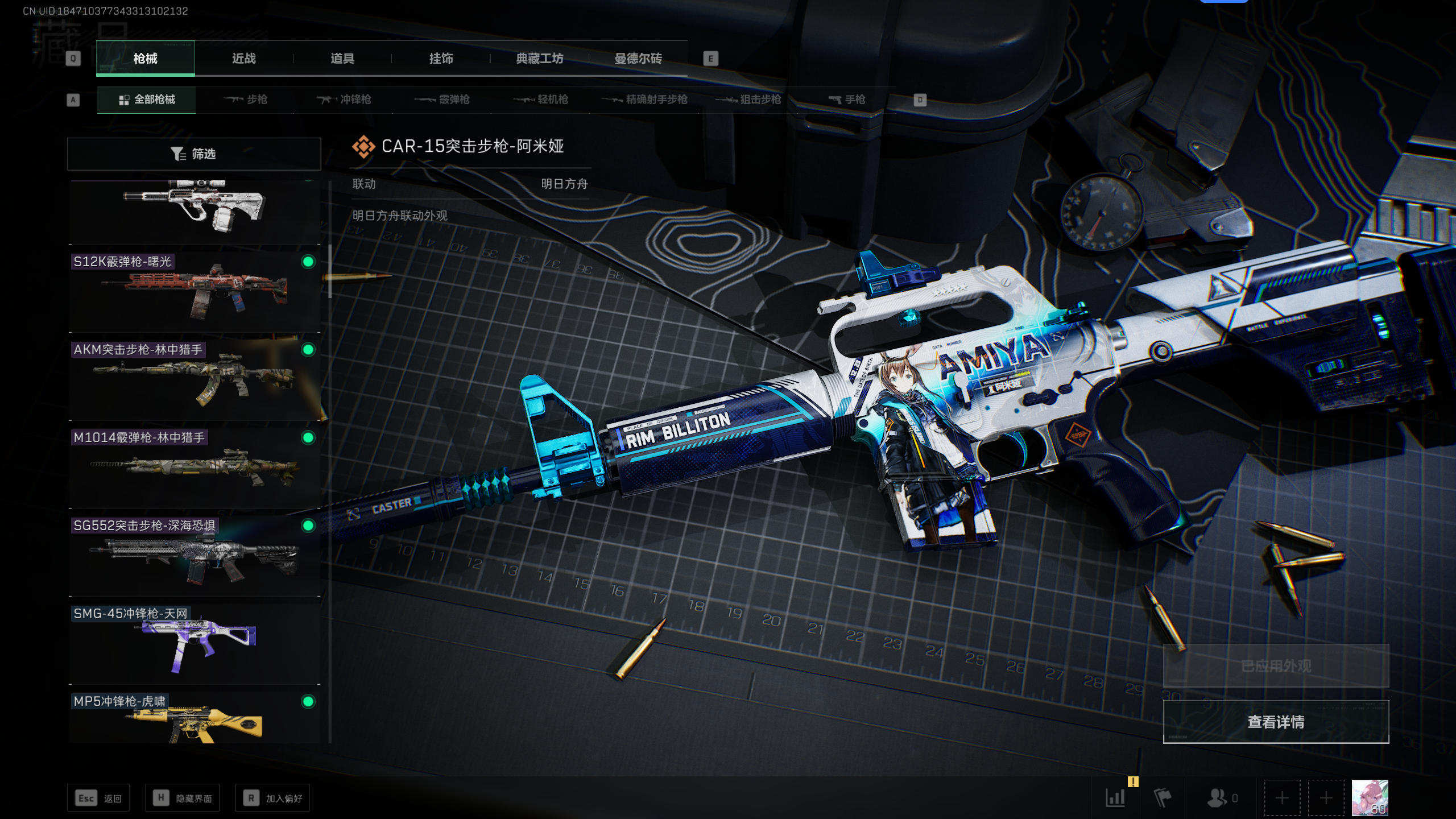Switch to the 近战 melee tab
The width and height of the screenshot is (1456, 819).
coord(244,59)
